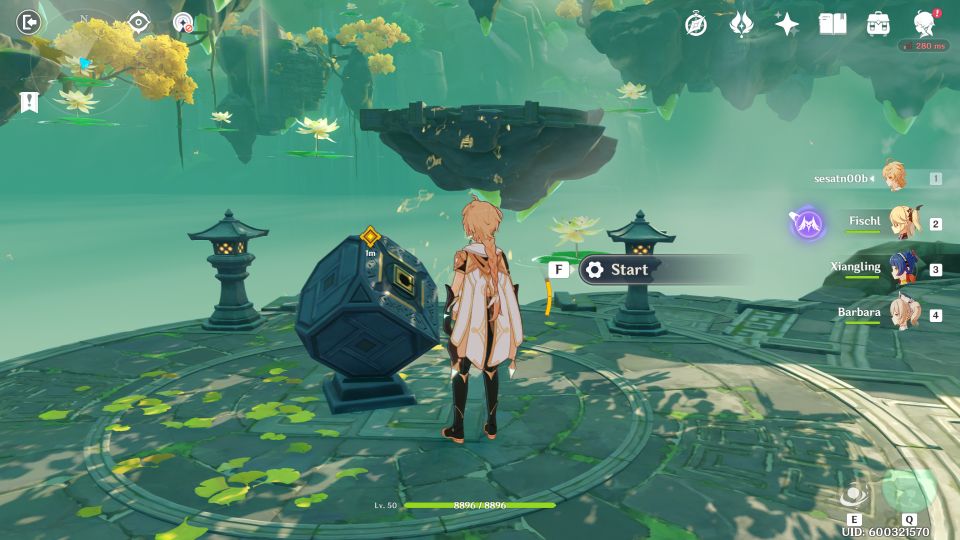960x540 pixels.
Task: Open the backpack inventory
Action: 878,24
